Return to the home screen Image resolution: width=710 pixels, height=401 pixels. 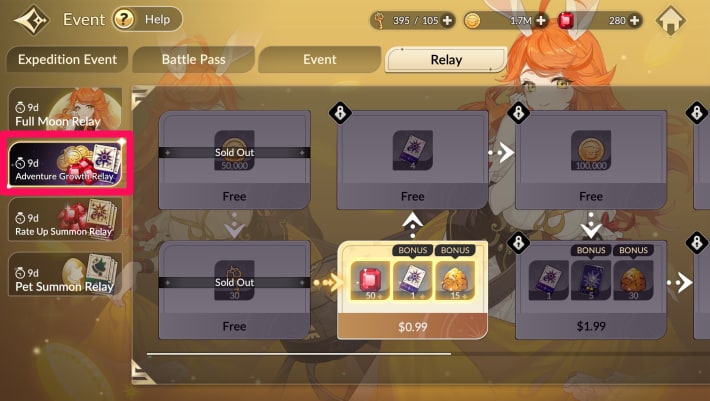click(675, 20)
